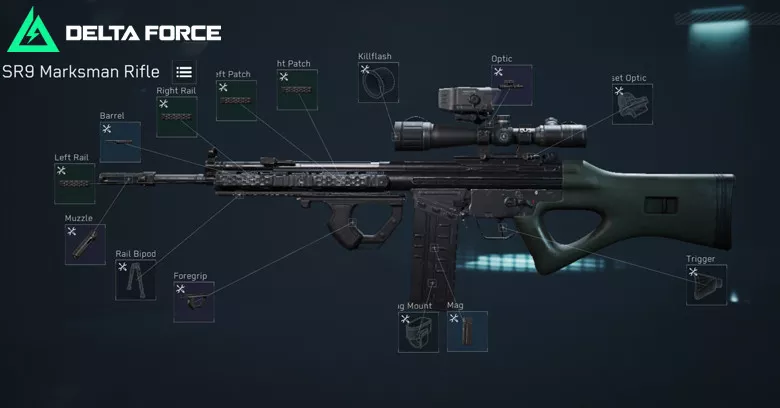Choose the offset optic slot
Viewport: 780px width, 408px height.
point(632,104)
